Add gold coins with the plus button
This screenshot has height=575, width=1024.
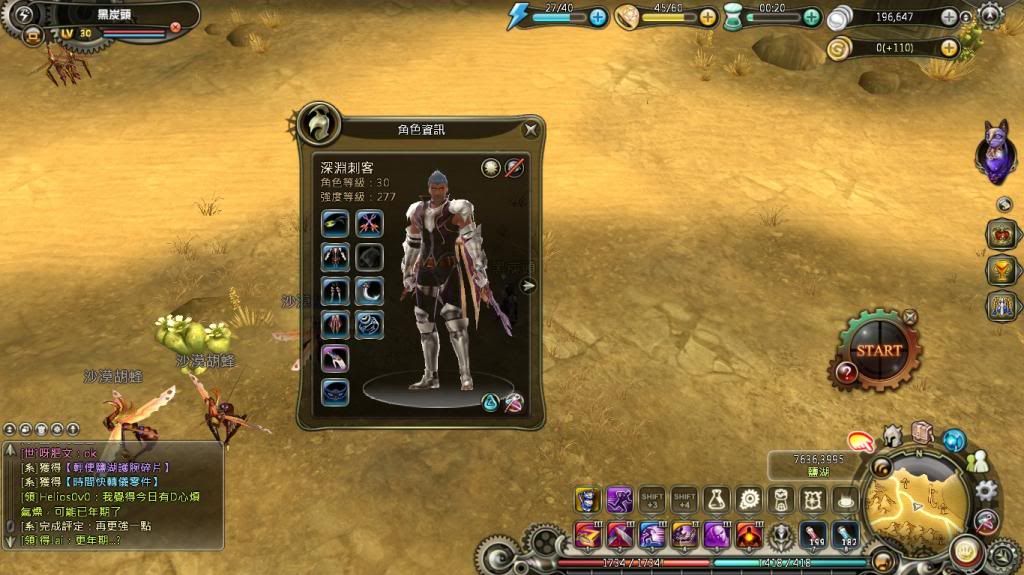949,46
